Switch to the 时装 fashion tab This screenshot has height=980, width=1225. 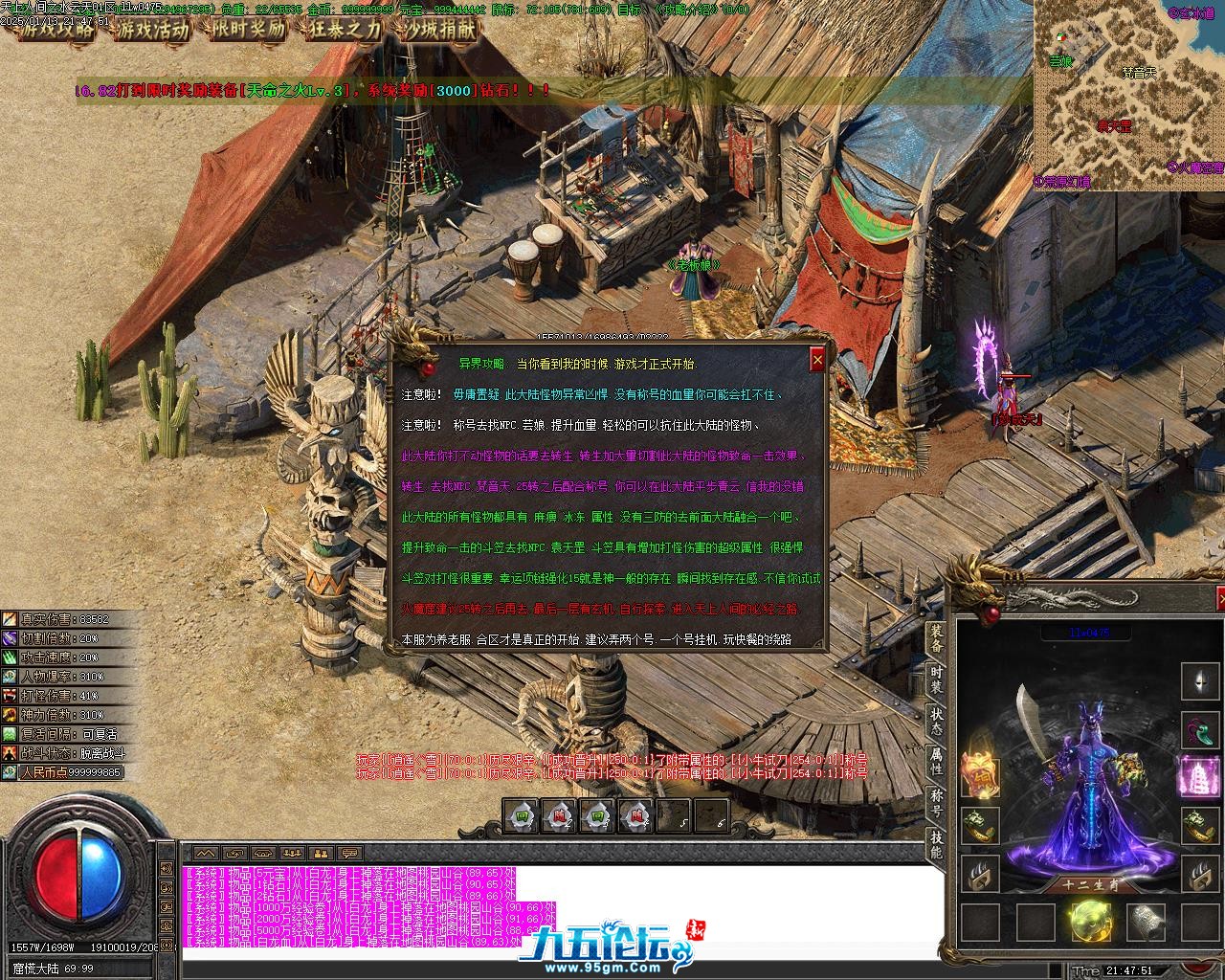click(936, 679)
